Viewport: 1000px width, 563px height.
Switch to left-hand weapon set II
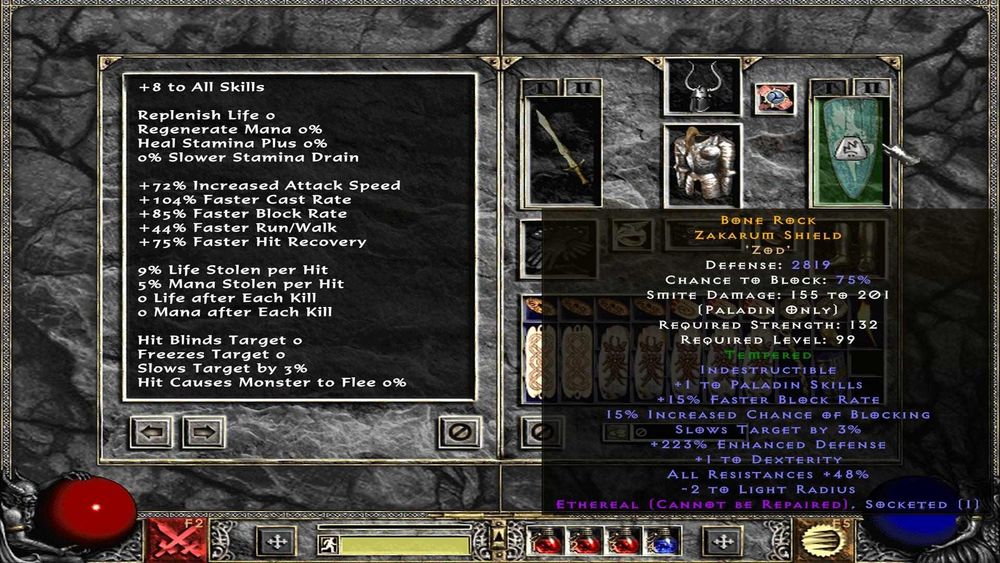(x=584, y=88)
